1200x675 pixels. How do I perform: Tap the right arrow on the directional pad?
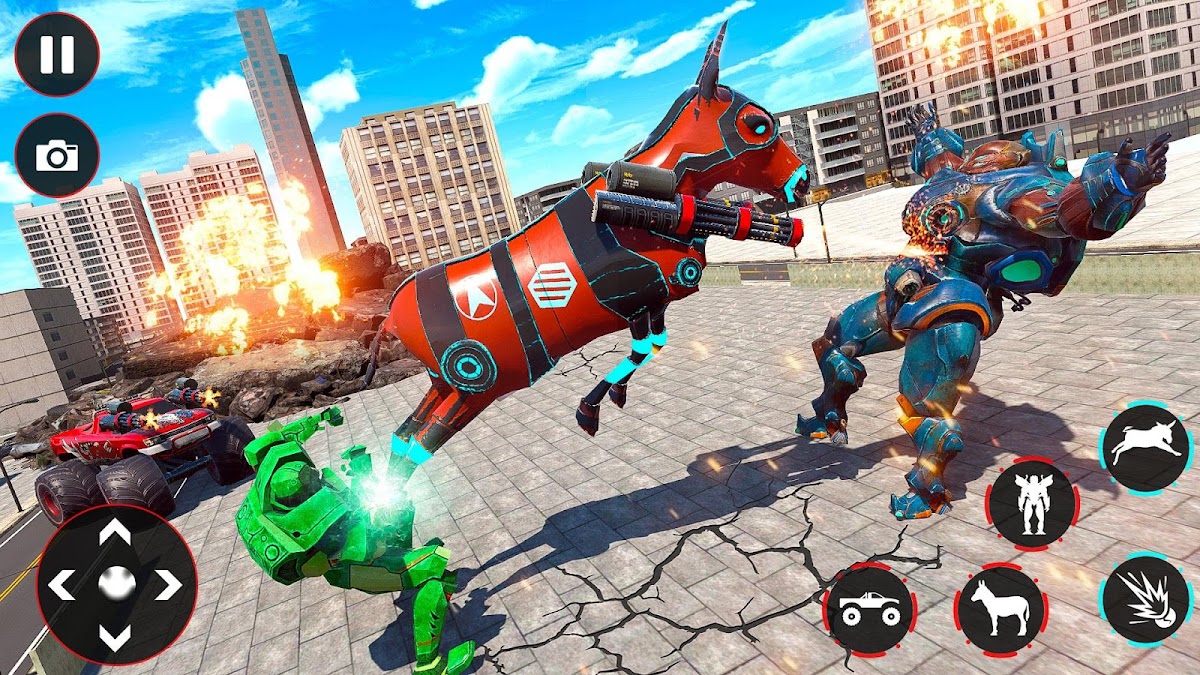tap(168, 584)
